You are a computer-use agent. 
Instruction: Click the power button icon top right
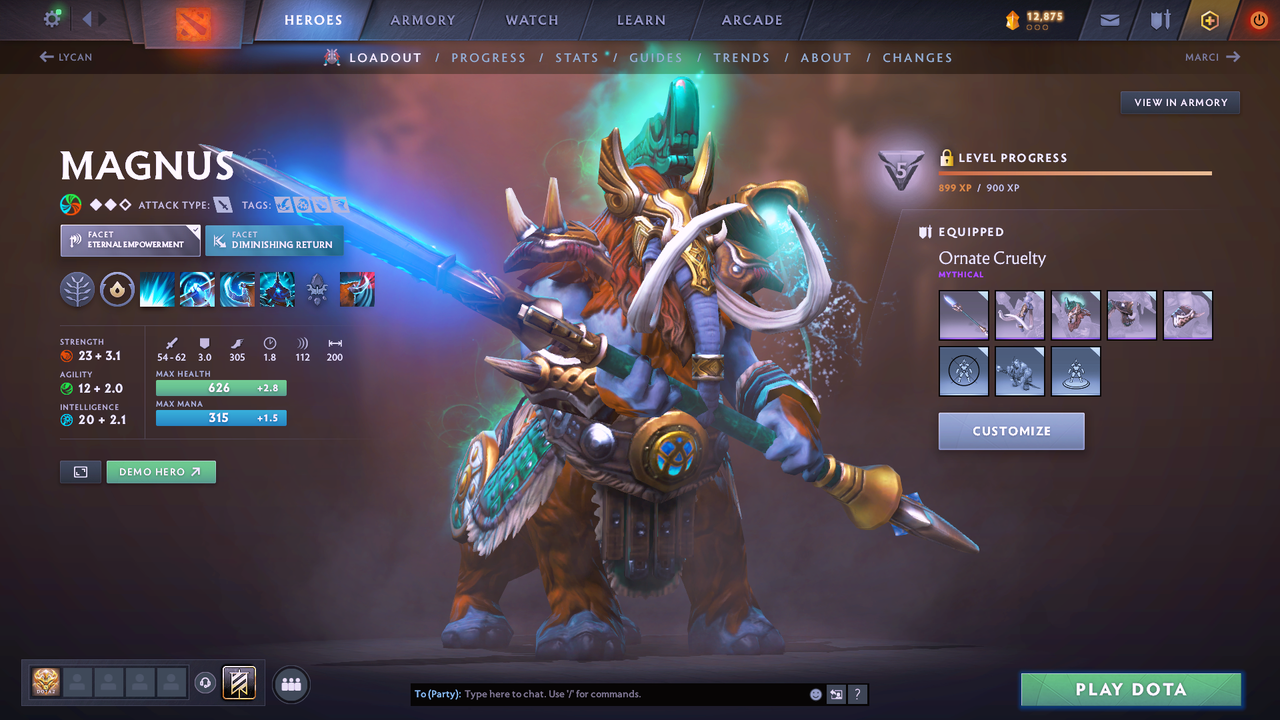1258,19
